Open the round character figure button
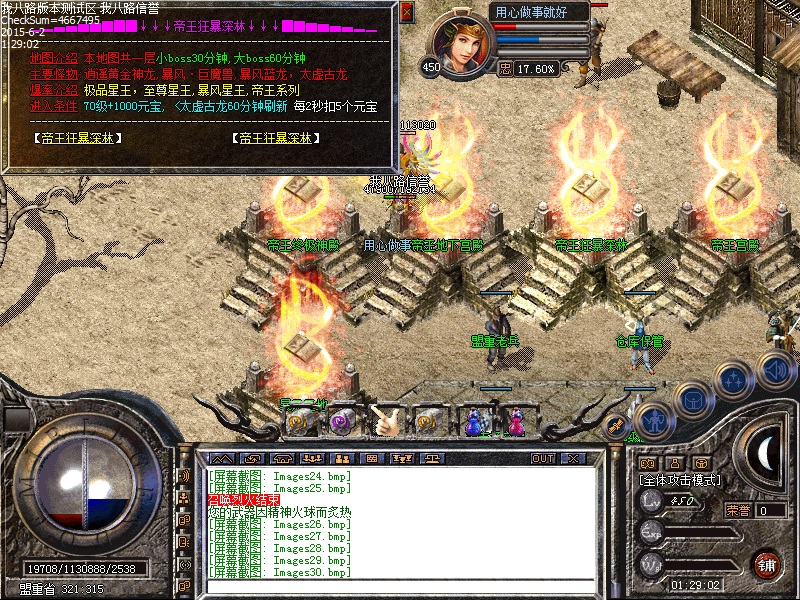 tap(653, 419)
